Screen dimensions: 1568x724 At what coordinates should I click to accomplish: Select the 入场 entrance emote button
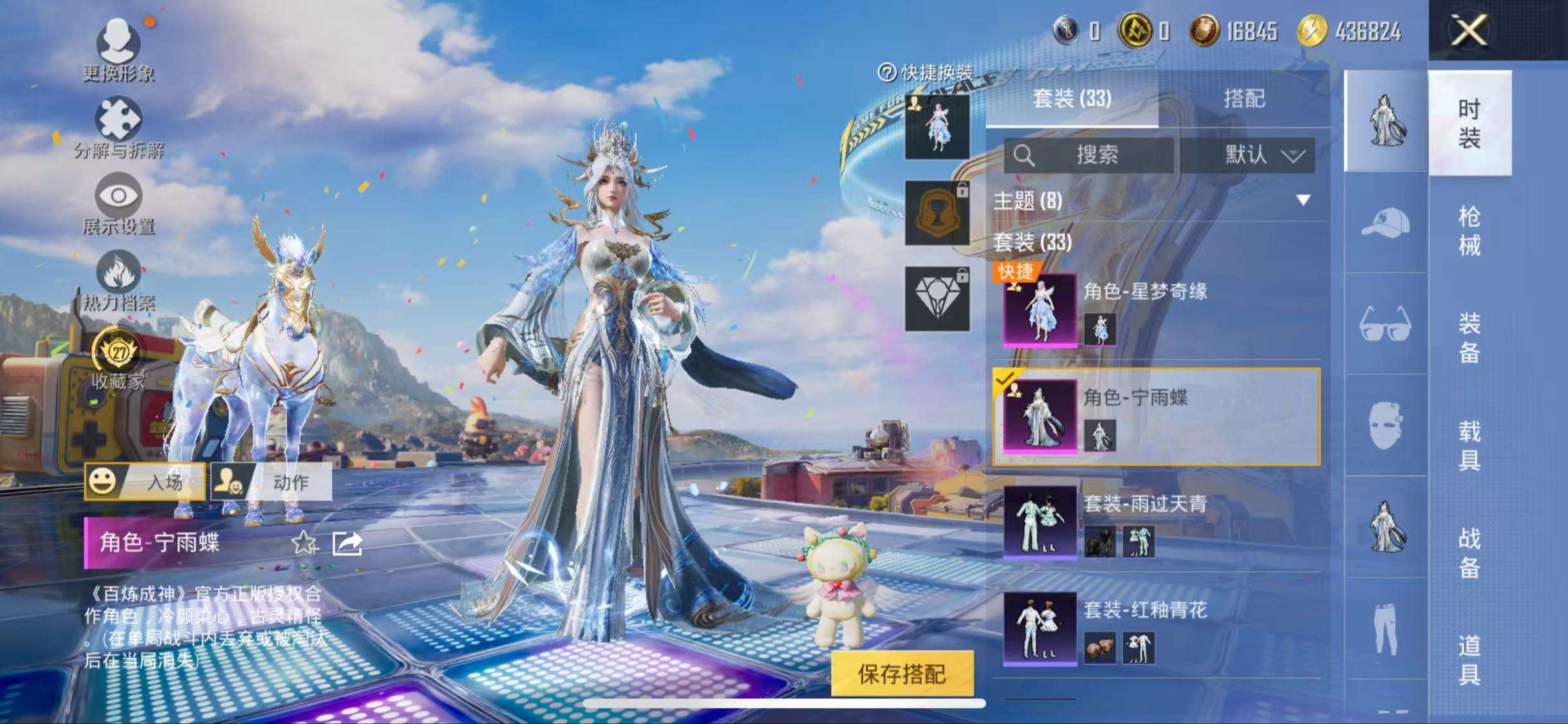pyautogui.click(x=145, y=481)
